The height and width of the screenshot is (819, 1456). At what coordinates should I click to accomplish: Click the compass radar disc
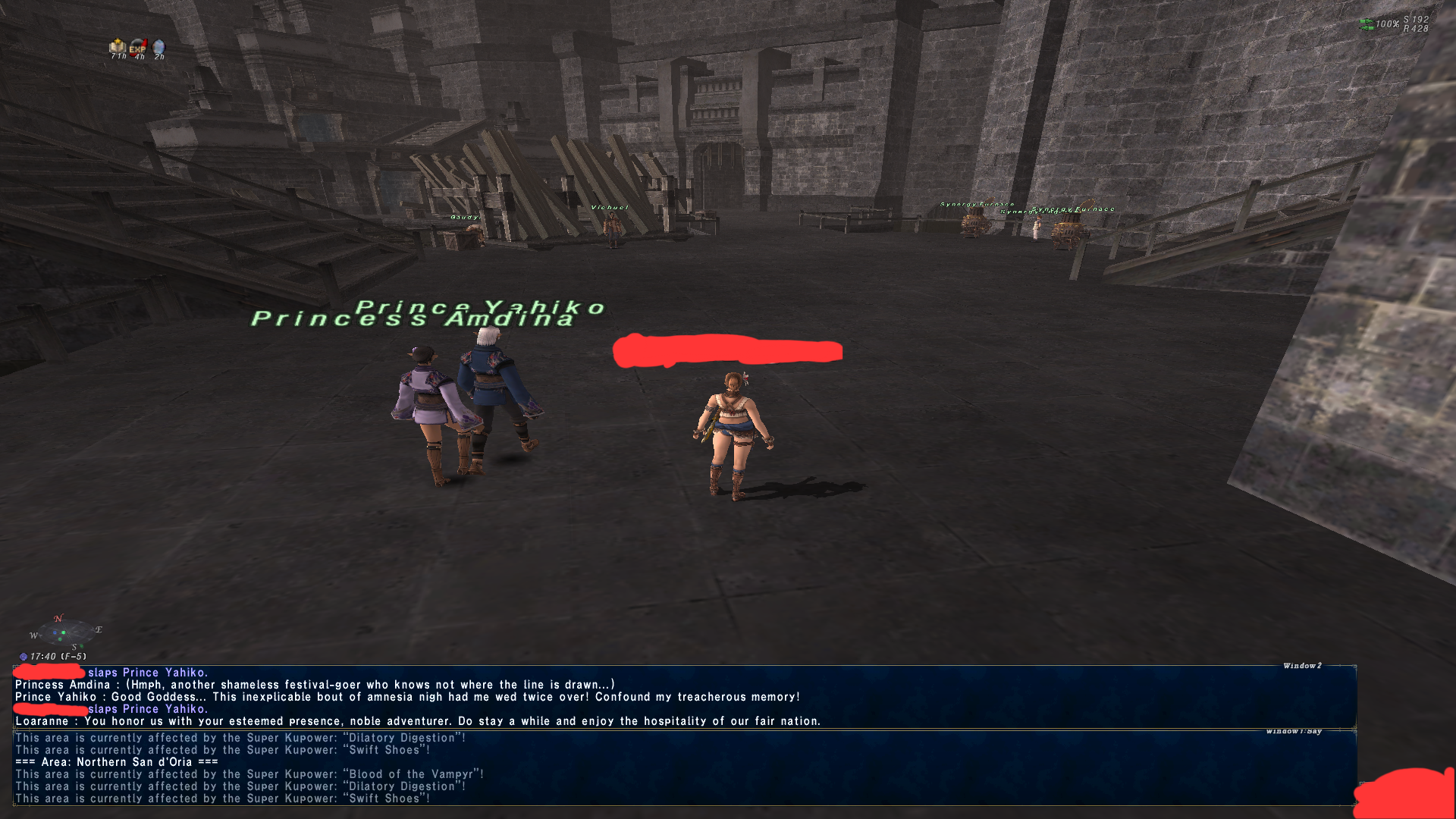click(x=64, y=632)
